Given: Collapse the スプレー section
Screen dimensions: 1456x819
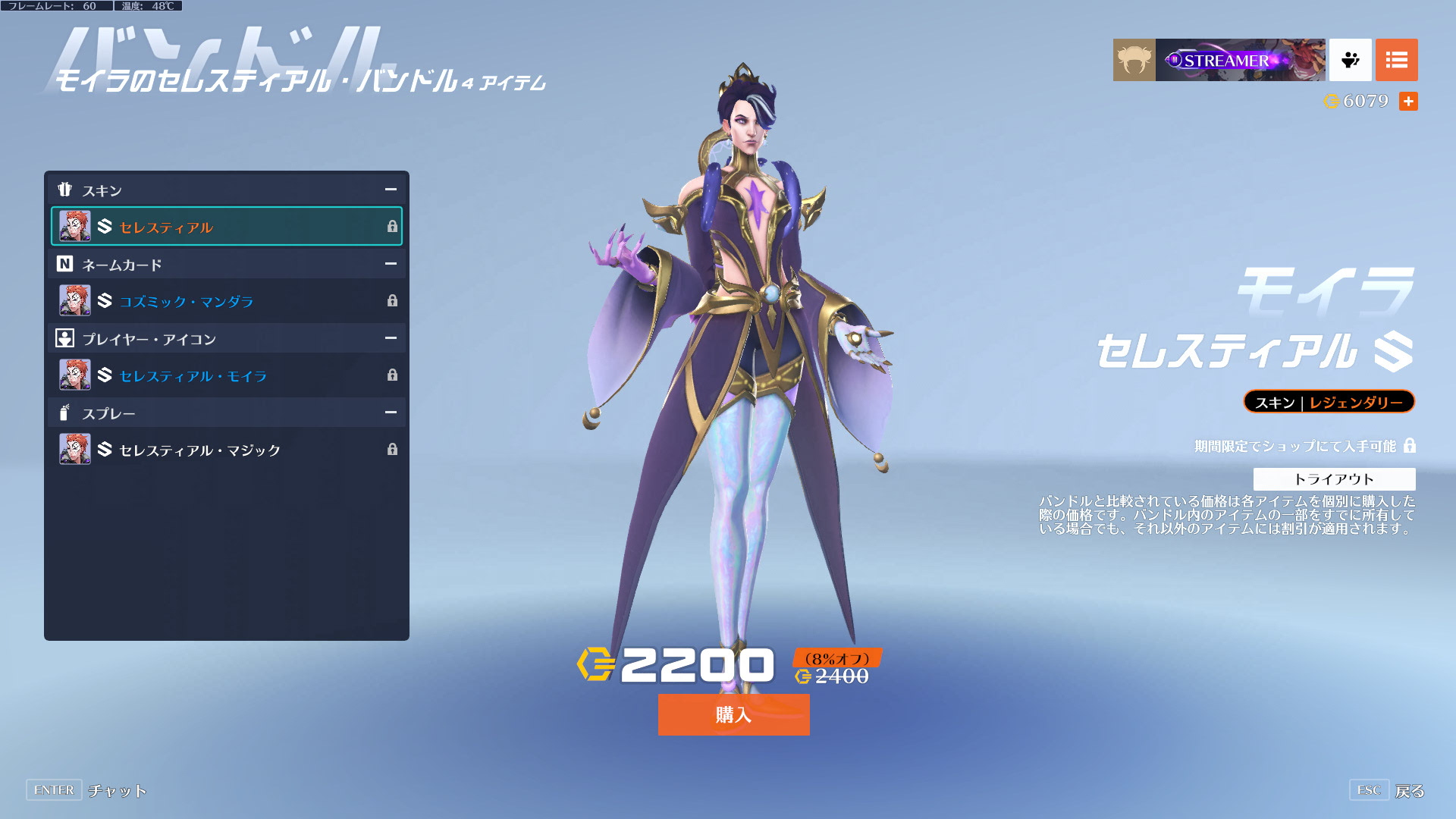Looking at the screenshot, I should pos(391,413).
